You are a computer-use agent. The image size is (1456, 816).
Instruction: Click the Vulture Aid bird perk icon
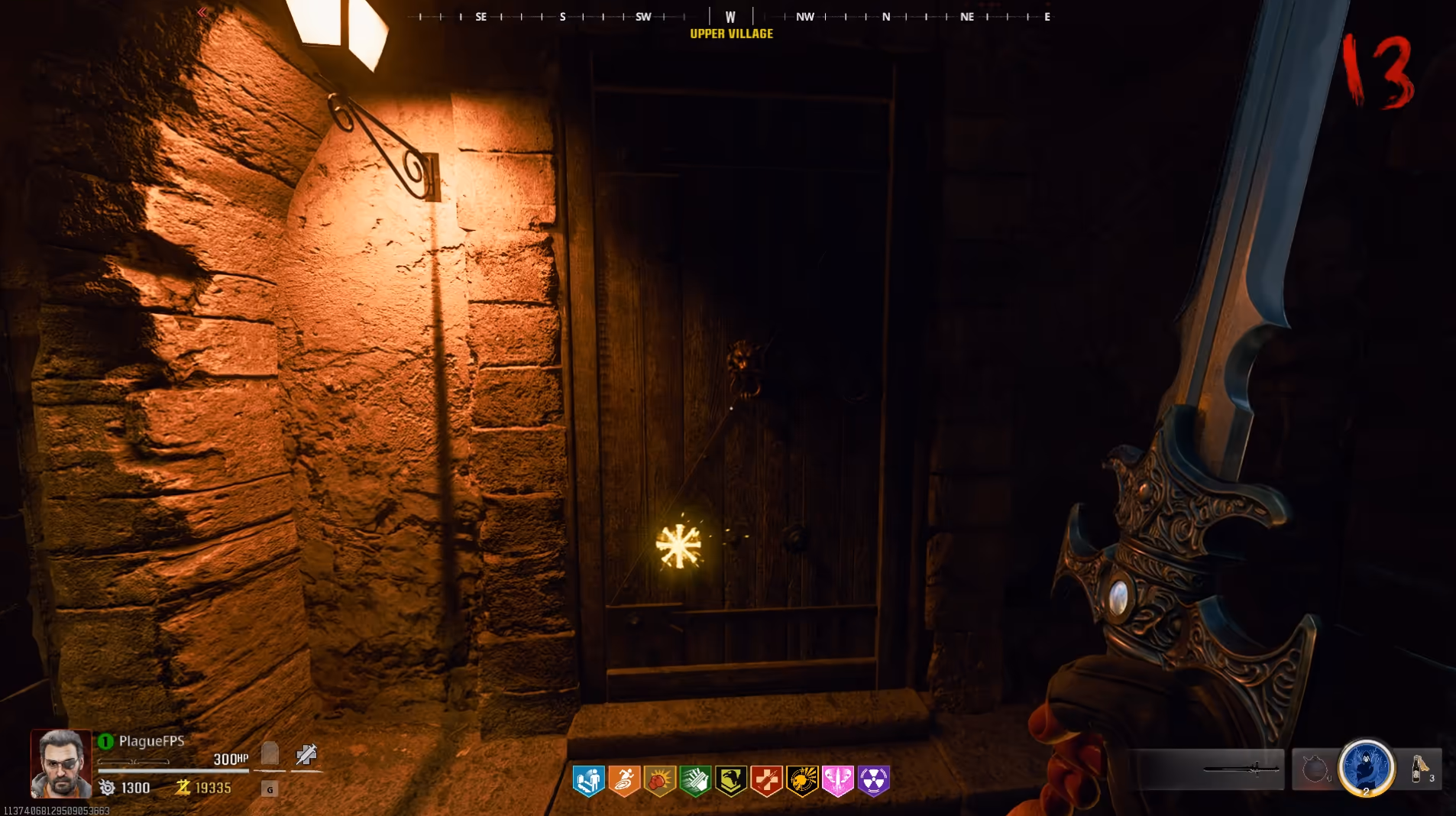click(731, 781)
